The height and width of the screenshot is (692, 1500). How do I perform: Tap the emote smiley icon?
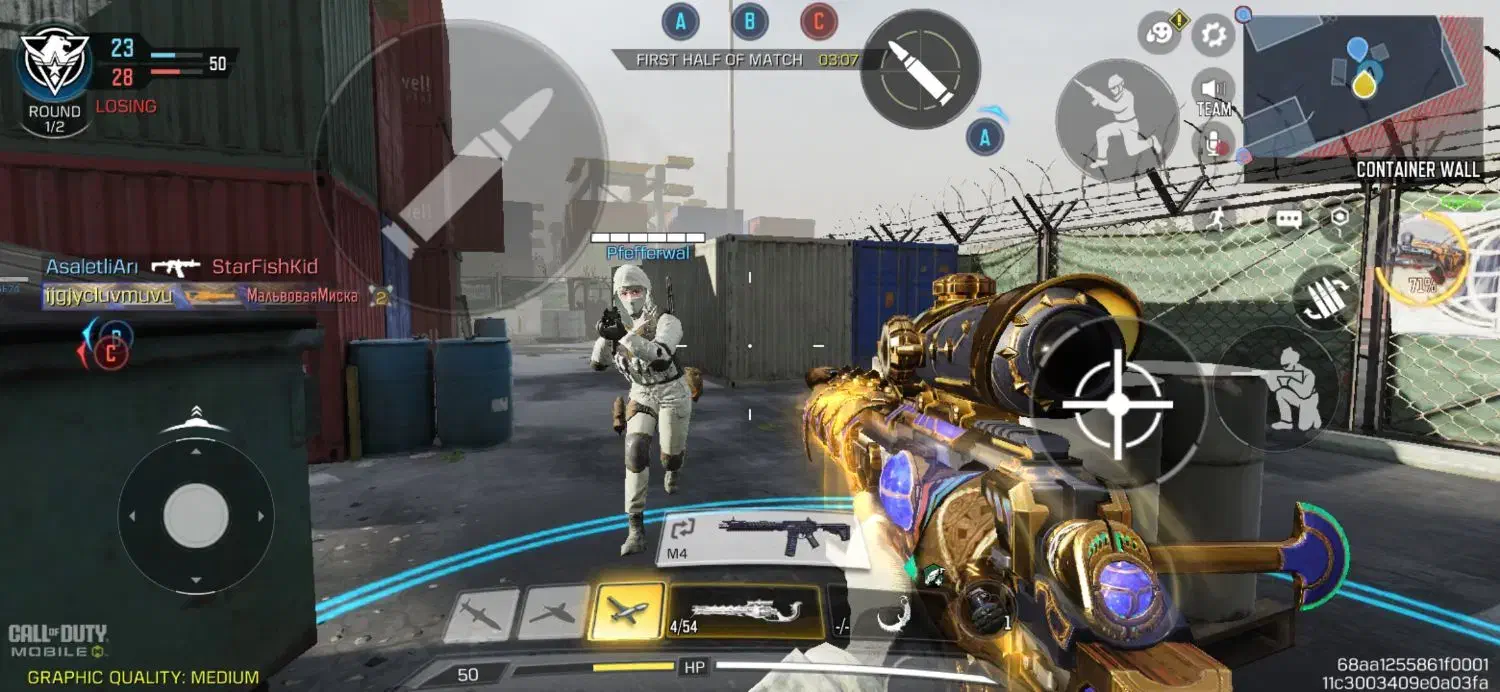[1159, 36]
